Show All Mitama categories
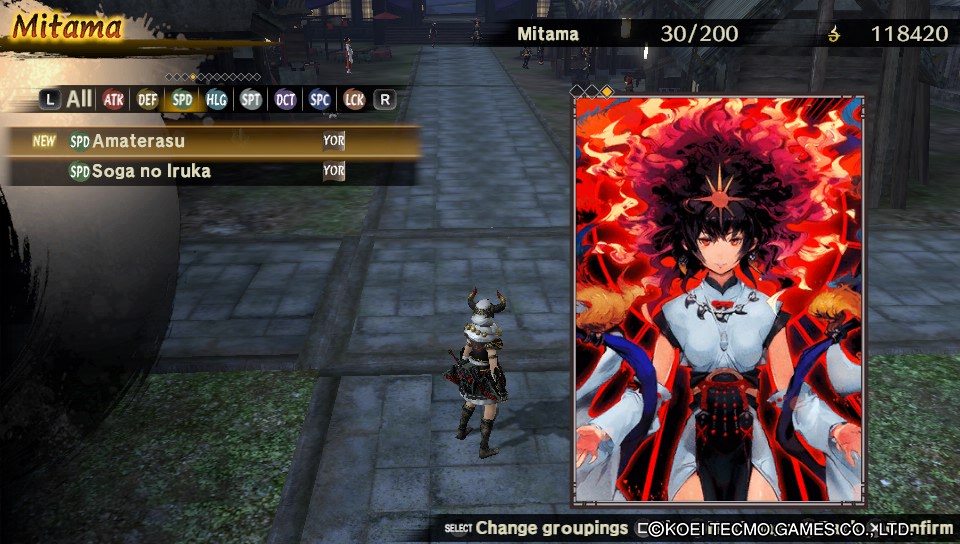The image size is (960, 544). tap(79, 99)
